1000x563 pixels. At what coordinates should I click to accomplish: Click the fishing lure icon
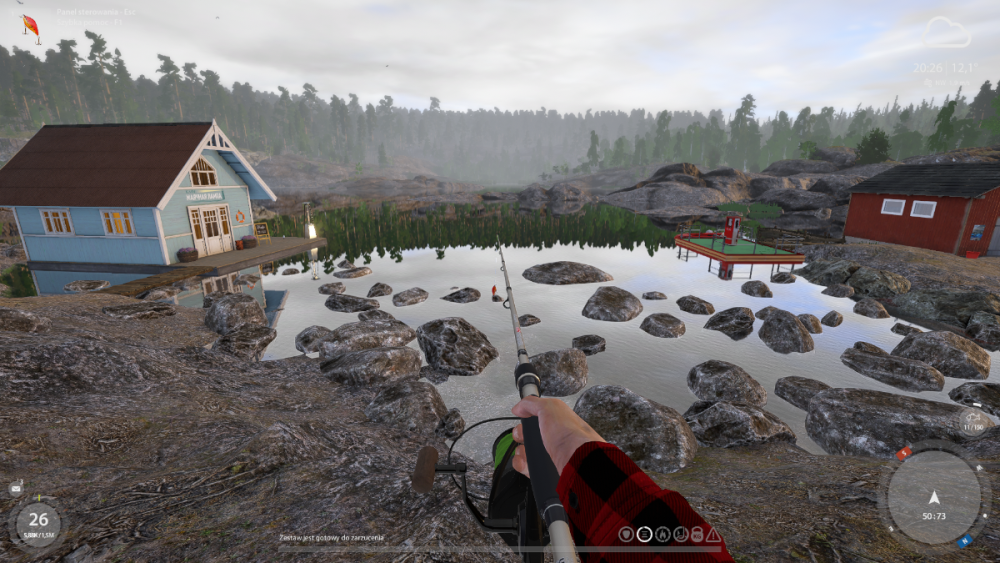point(31,26)
